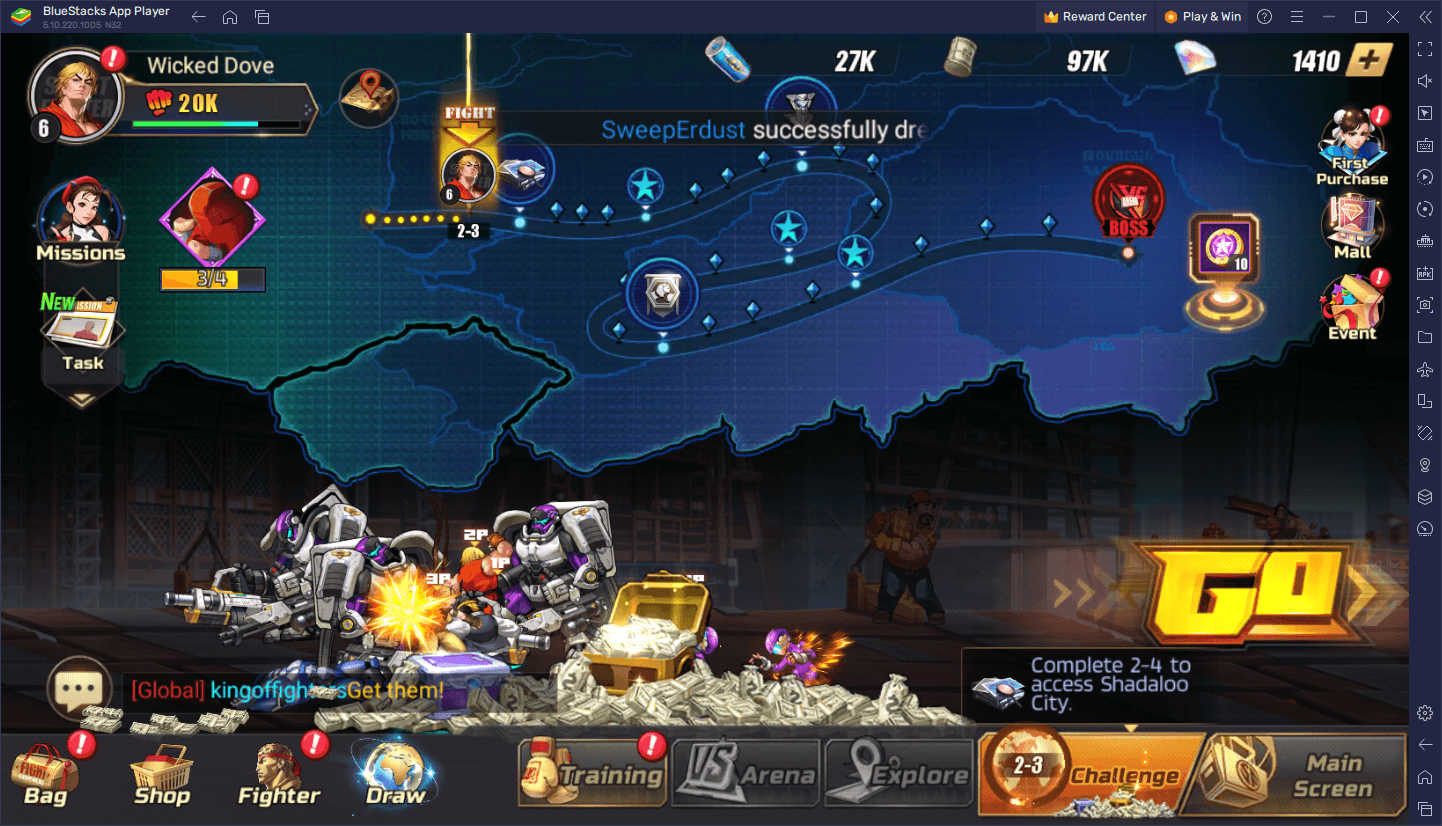This screenshot has height=826, width=1442.
Task: Click the gold plus to add diamonds
Action: [x=1369, y=60]
